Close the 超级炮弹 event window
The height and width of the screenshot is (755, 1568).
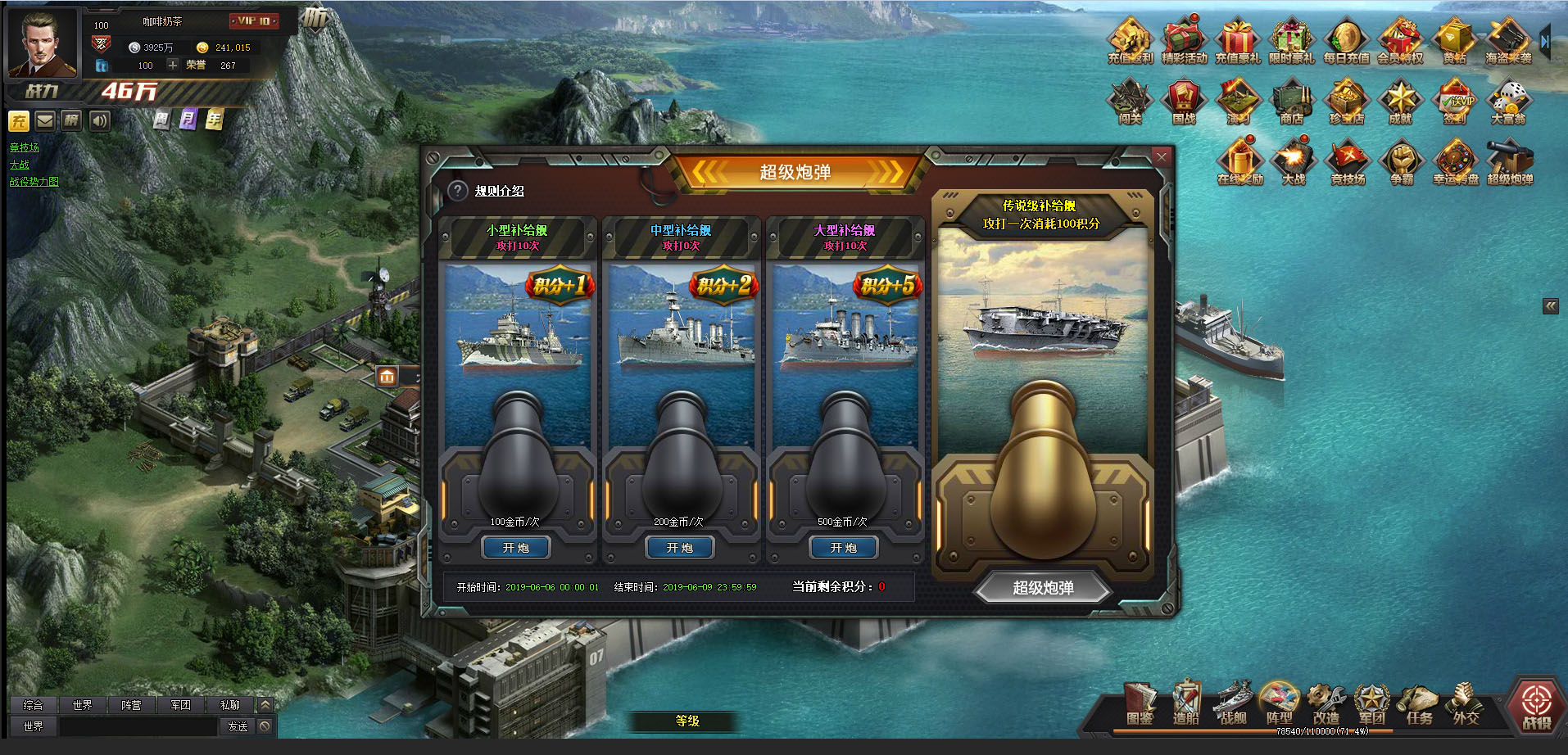(x=1161, y=156)
